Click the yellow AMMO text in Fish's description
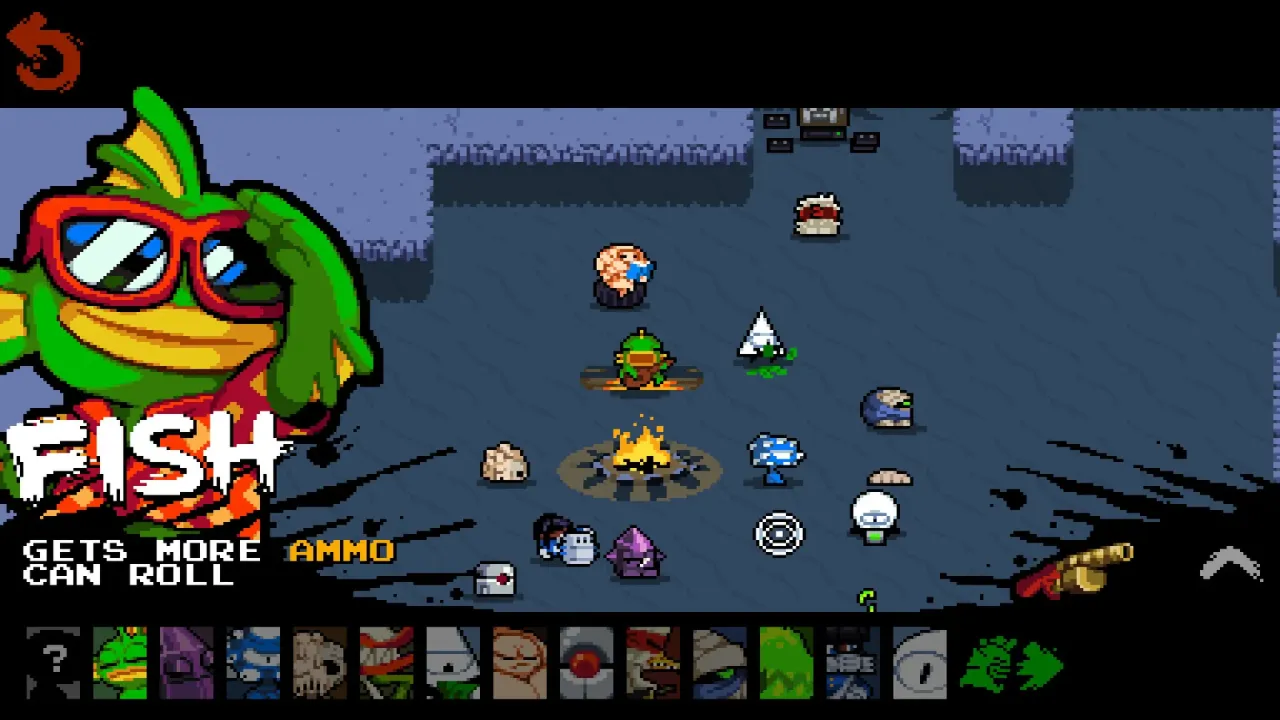The image size is (1280, 720). [x=341, y=551]
